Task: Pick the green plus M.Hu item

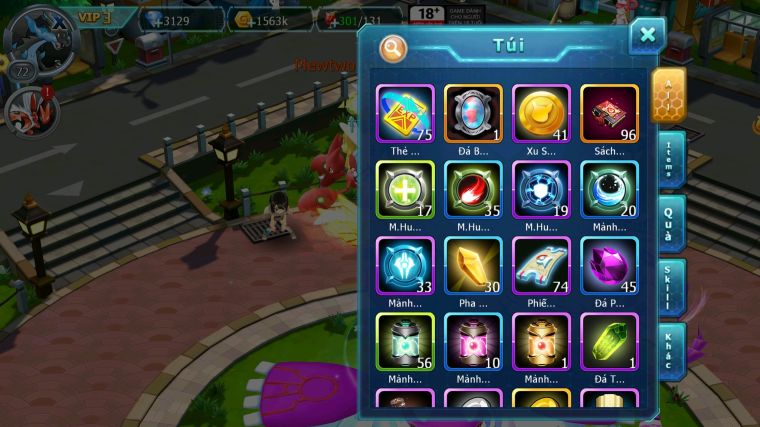Action: pyautogui.click(x=405, y=189)
